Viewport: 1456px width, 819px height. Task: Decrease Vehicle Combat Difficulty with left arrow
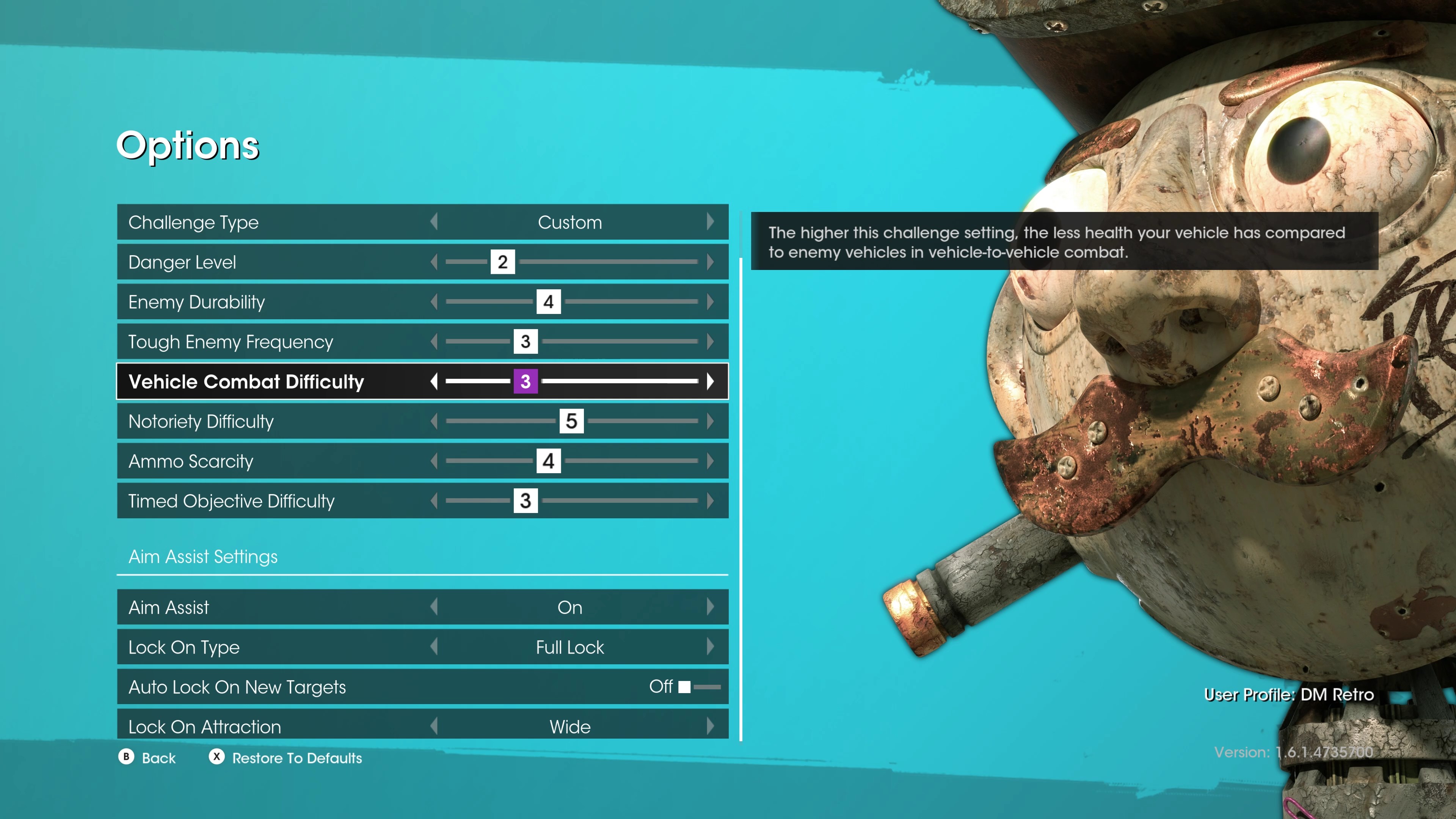(434, 381)
